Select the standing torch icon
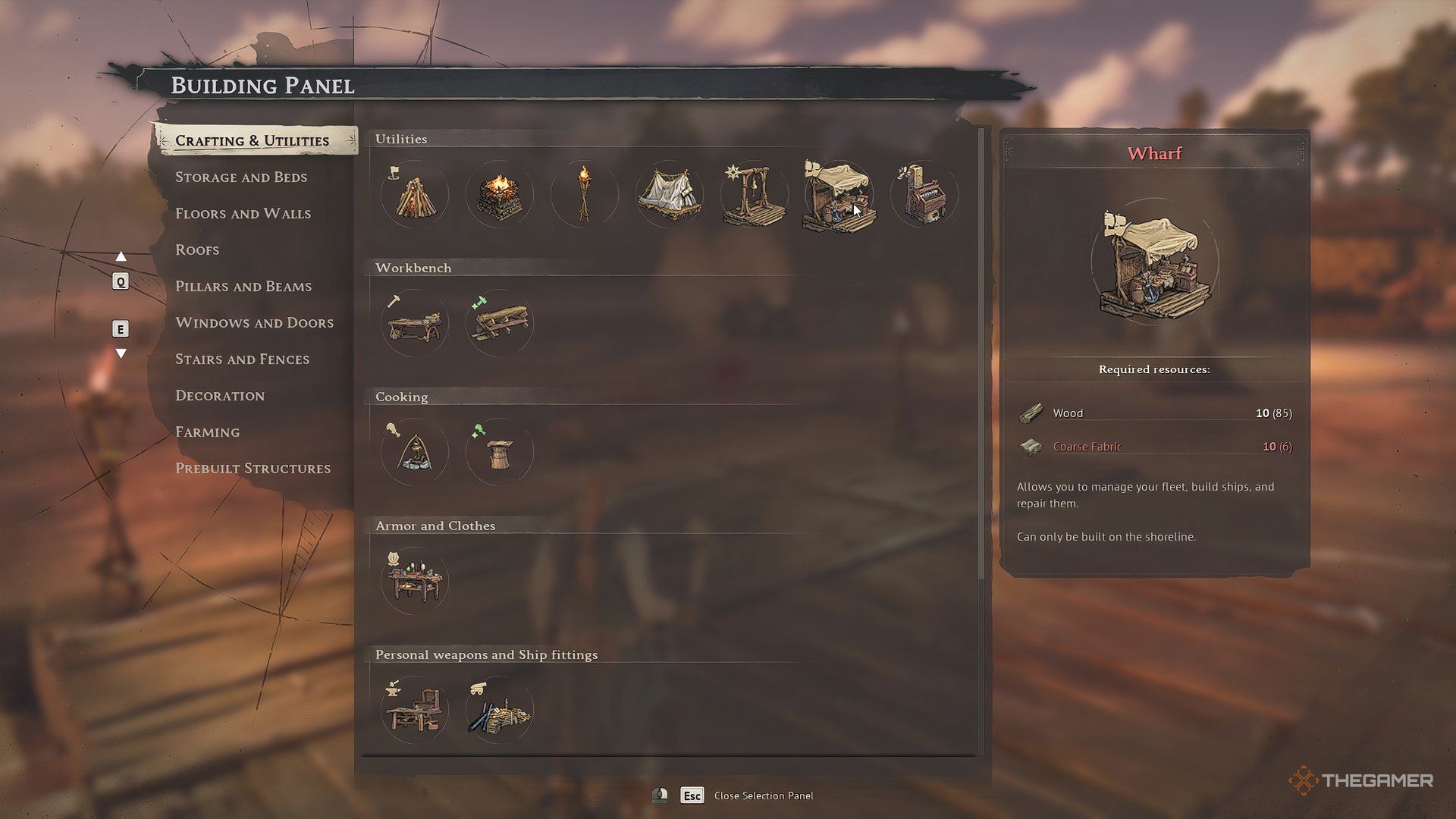Screen dimensions: 1456x819 pos(584,196)
